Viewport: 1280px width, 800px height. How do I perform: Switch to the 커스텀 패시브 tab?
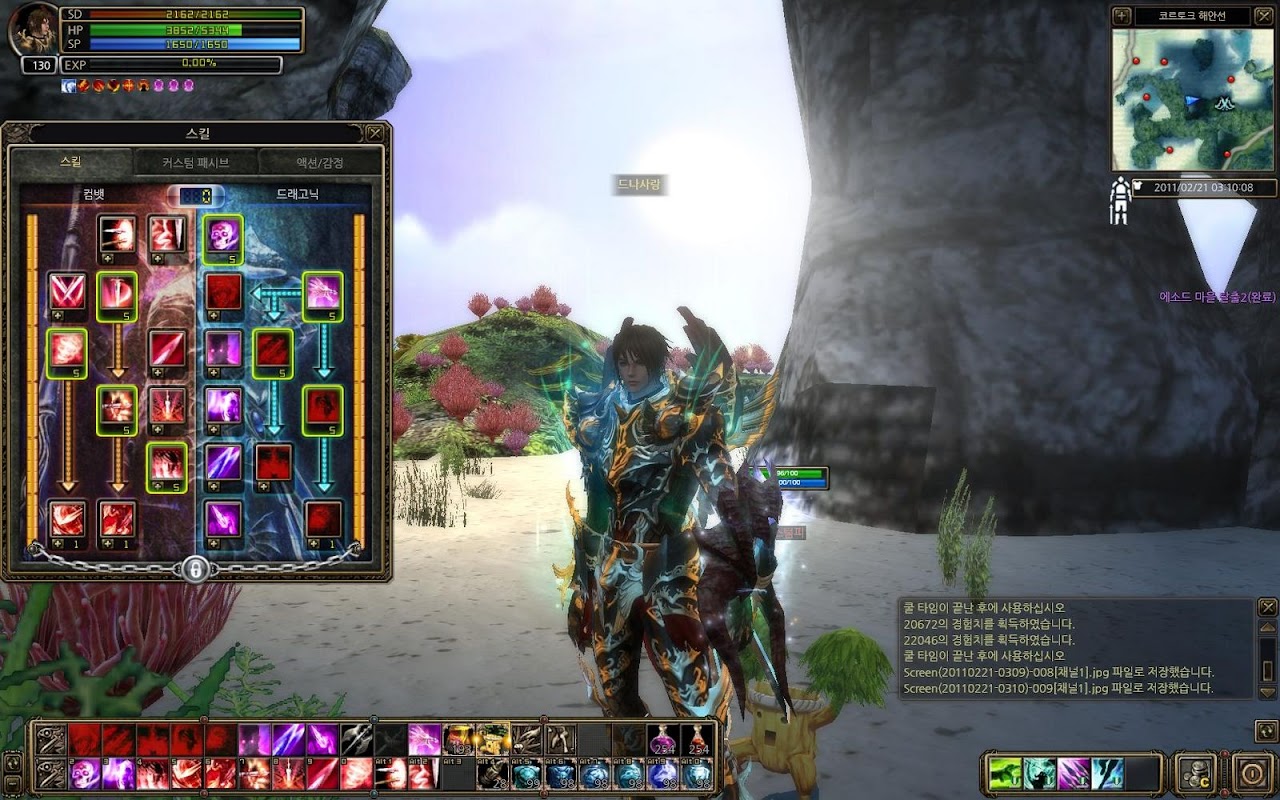click(x=195, y=162)
